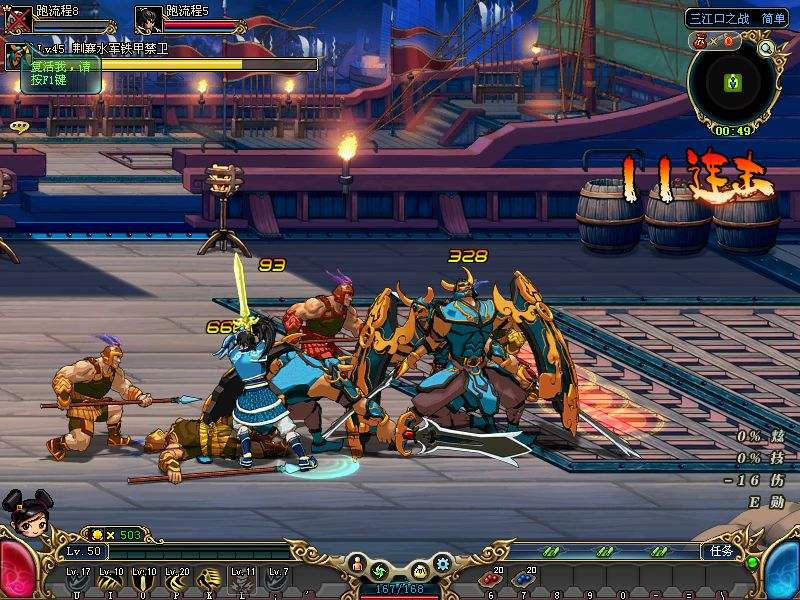Activate the Lv.17 skill on hotkey U
This screenshot has width=800, height=600.
click(78, 580)
